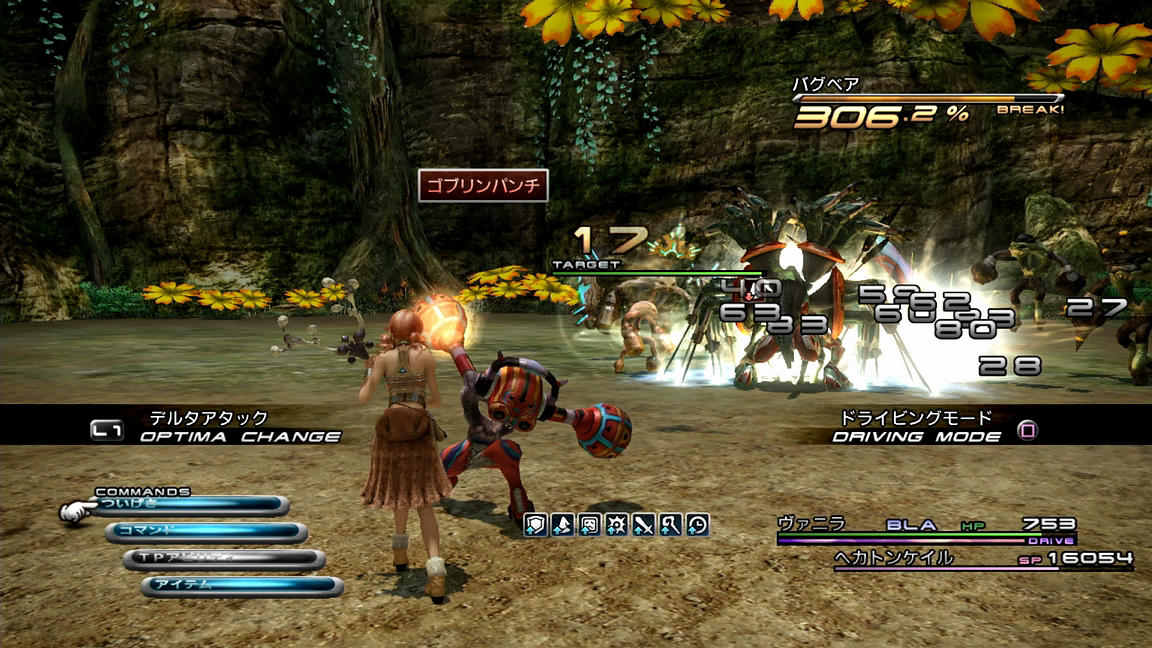Click the staff Faith buff icon
The image size is (1152, 648).
[x=671, y=523]
